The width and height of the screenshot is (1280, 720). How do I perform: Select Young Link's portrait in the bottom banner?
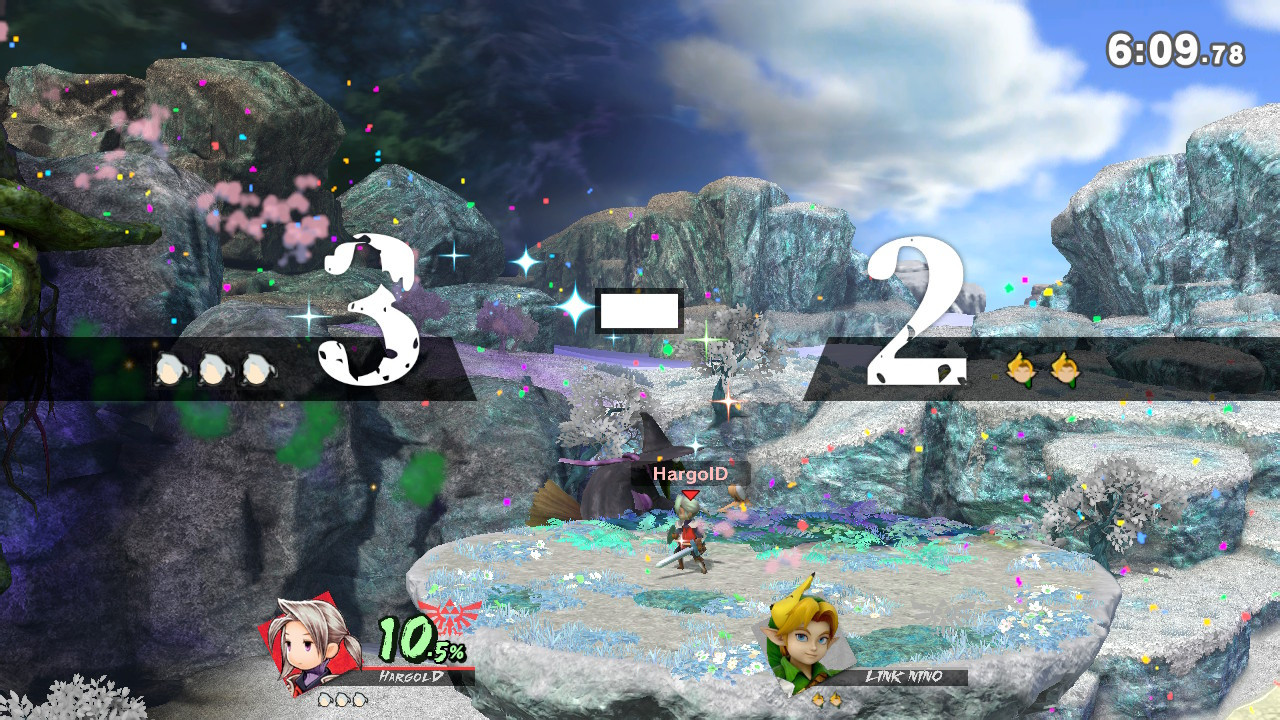(x=805, y=640)
